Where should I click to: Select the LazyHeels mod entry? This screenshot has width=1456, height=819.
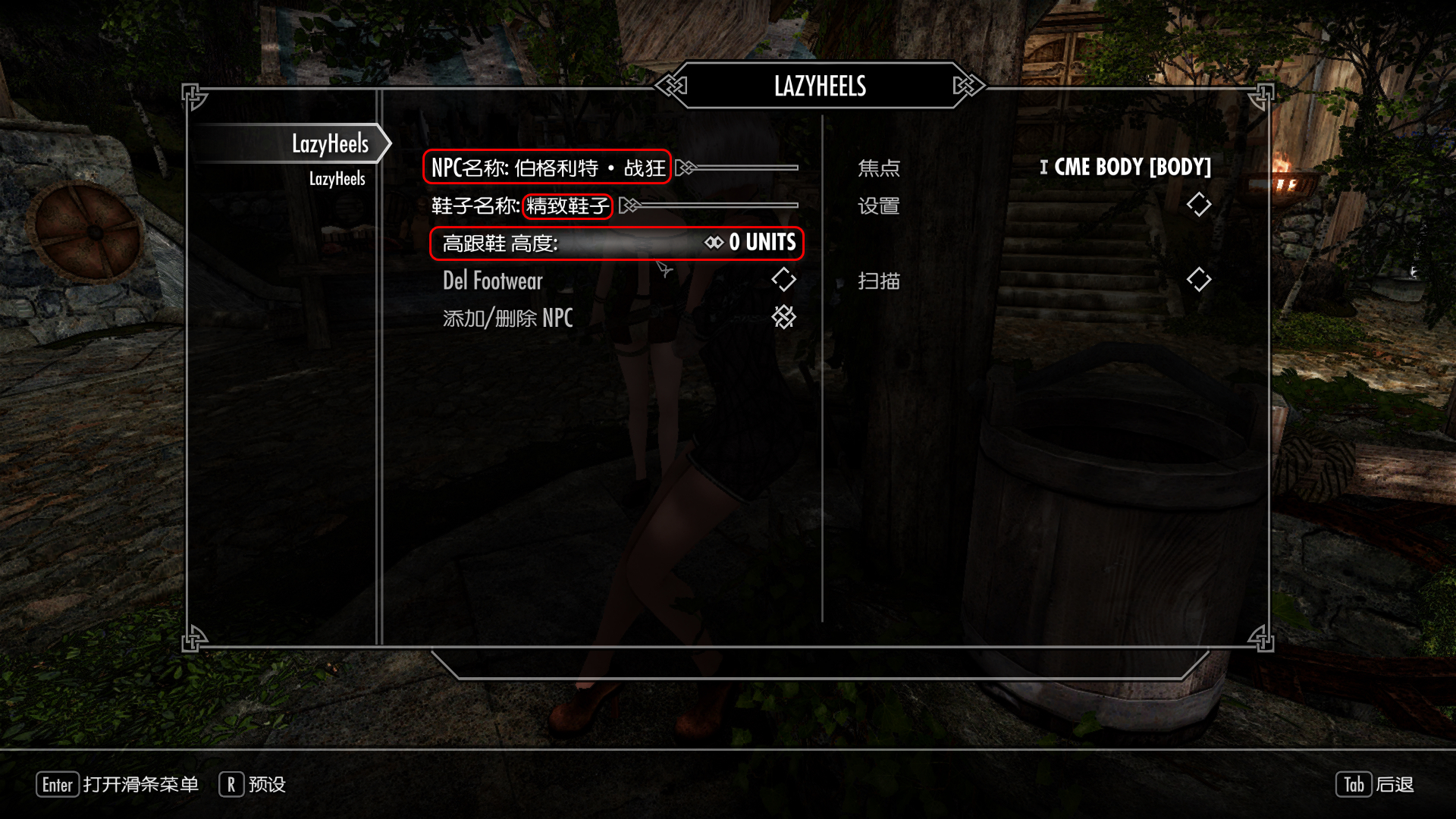329,143
